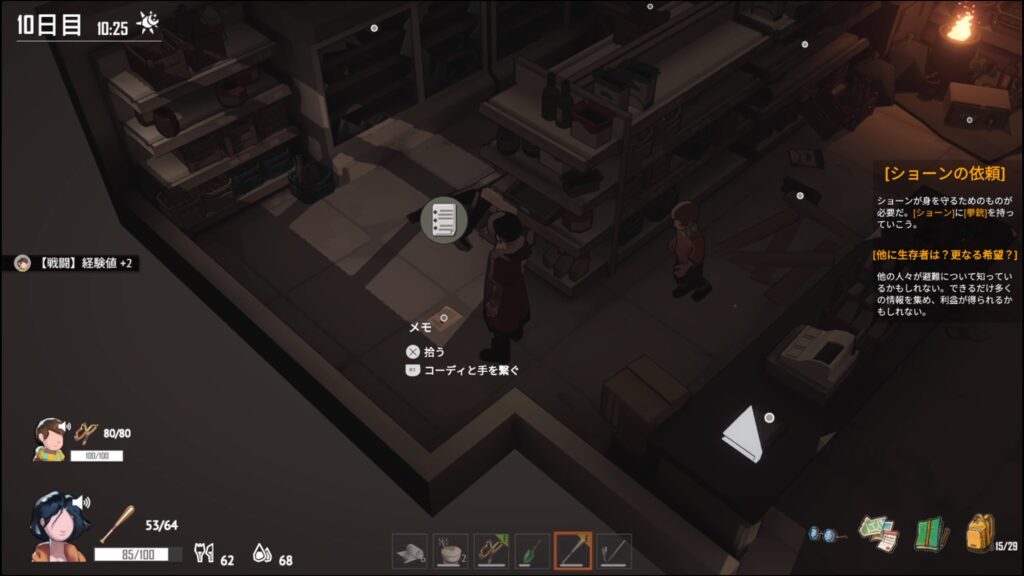Select the orange-highlighted hotbar slot
This screenshot has height=576, width=1024.
coord(573,550)
